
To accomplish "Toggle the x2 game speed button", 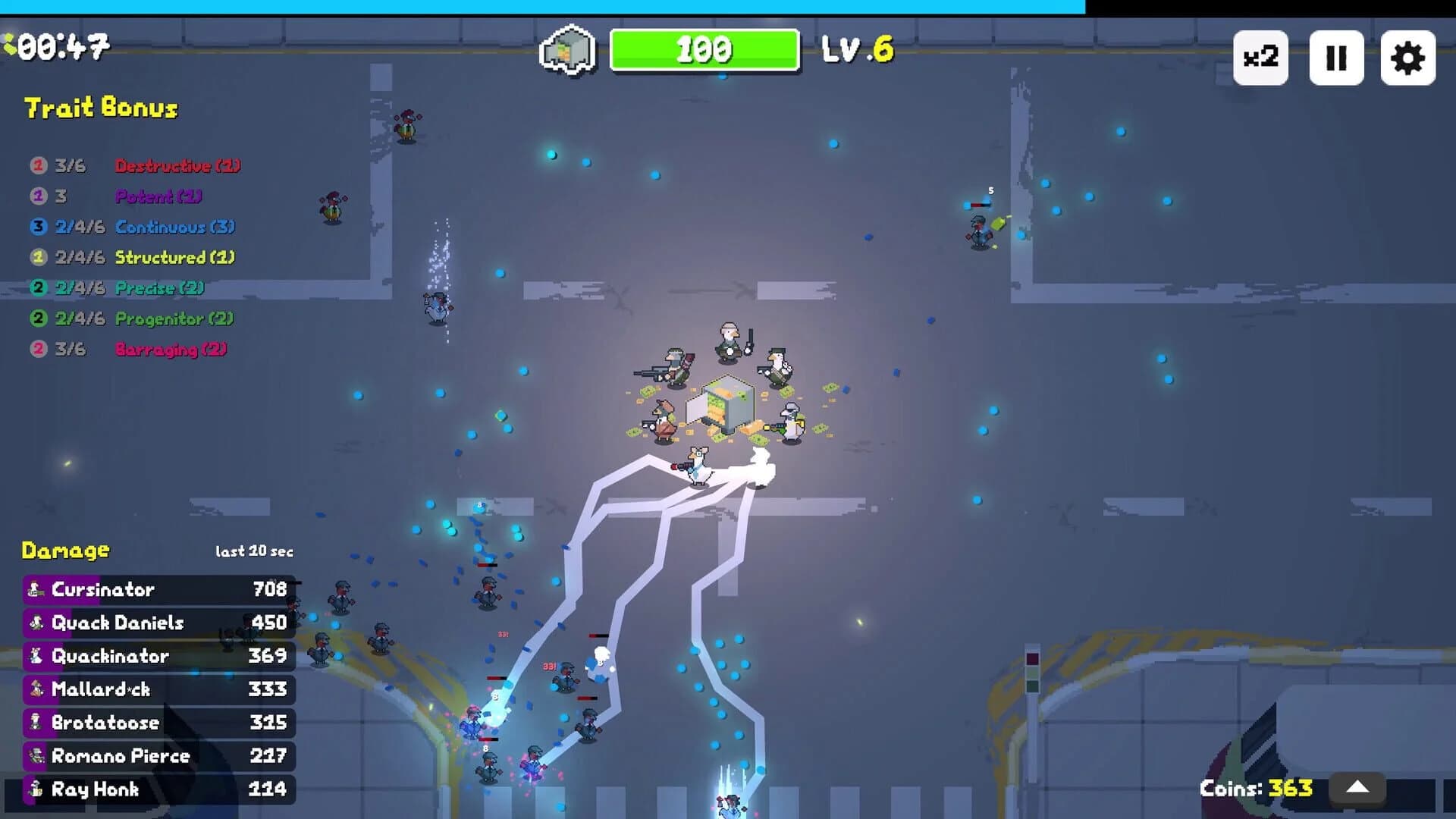I will coord(1261,57).
